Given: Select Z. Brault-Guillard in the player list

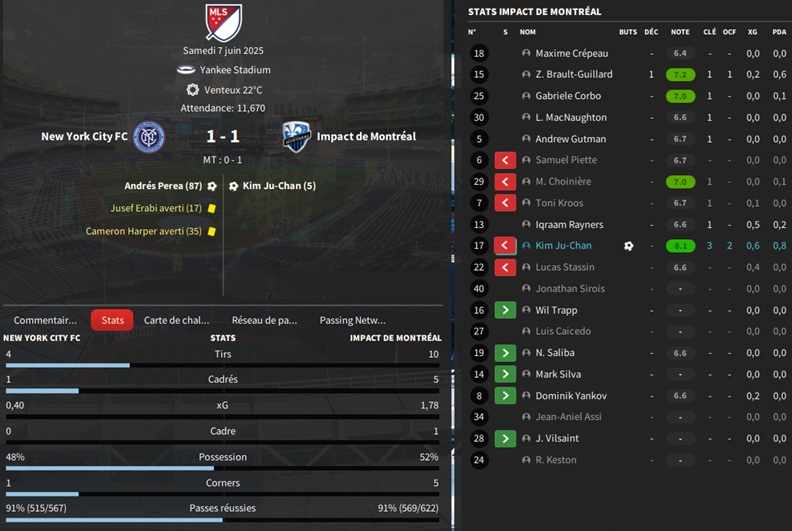Looking at the screenshot, I should tap(573, 75).
